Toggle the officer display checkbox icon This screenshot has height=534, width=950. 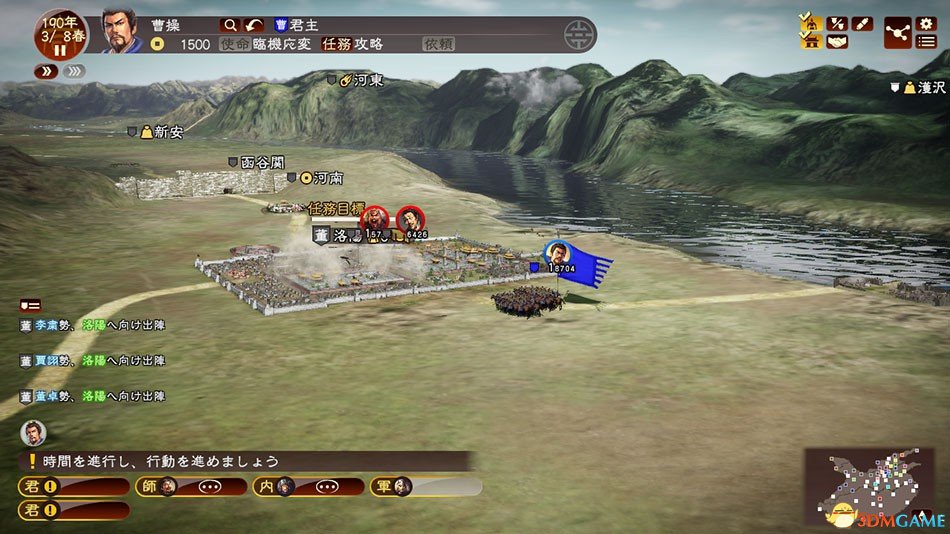[x=809, y=22]
